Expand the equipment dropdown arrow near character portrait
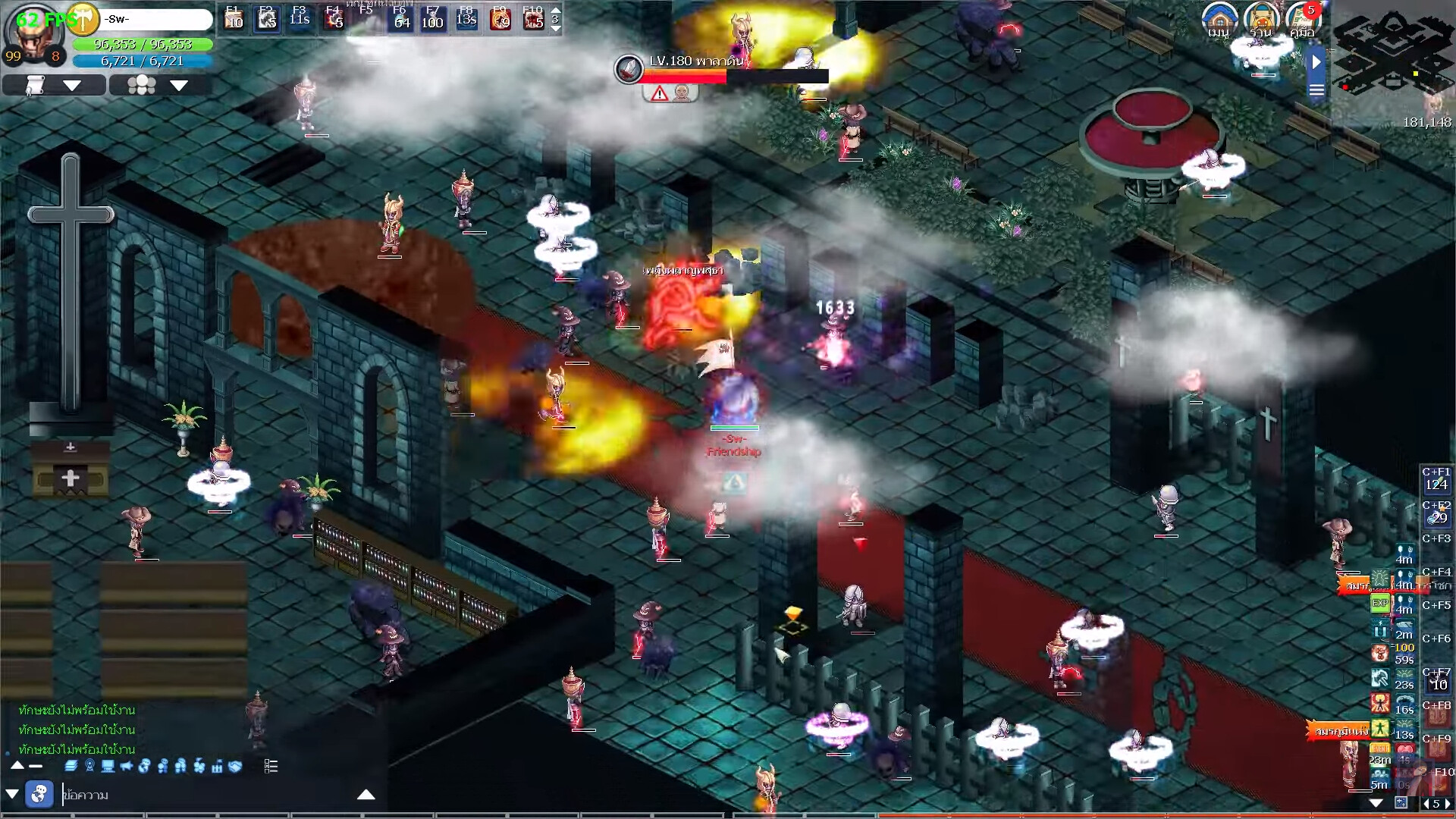 coord(73,85)
